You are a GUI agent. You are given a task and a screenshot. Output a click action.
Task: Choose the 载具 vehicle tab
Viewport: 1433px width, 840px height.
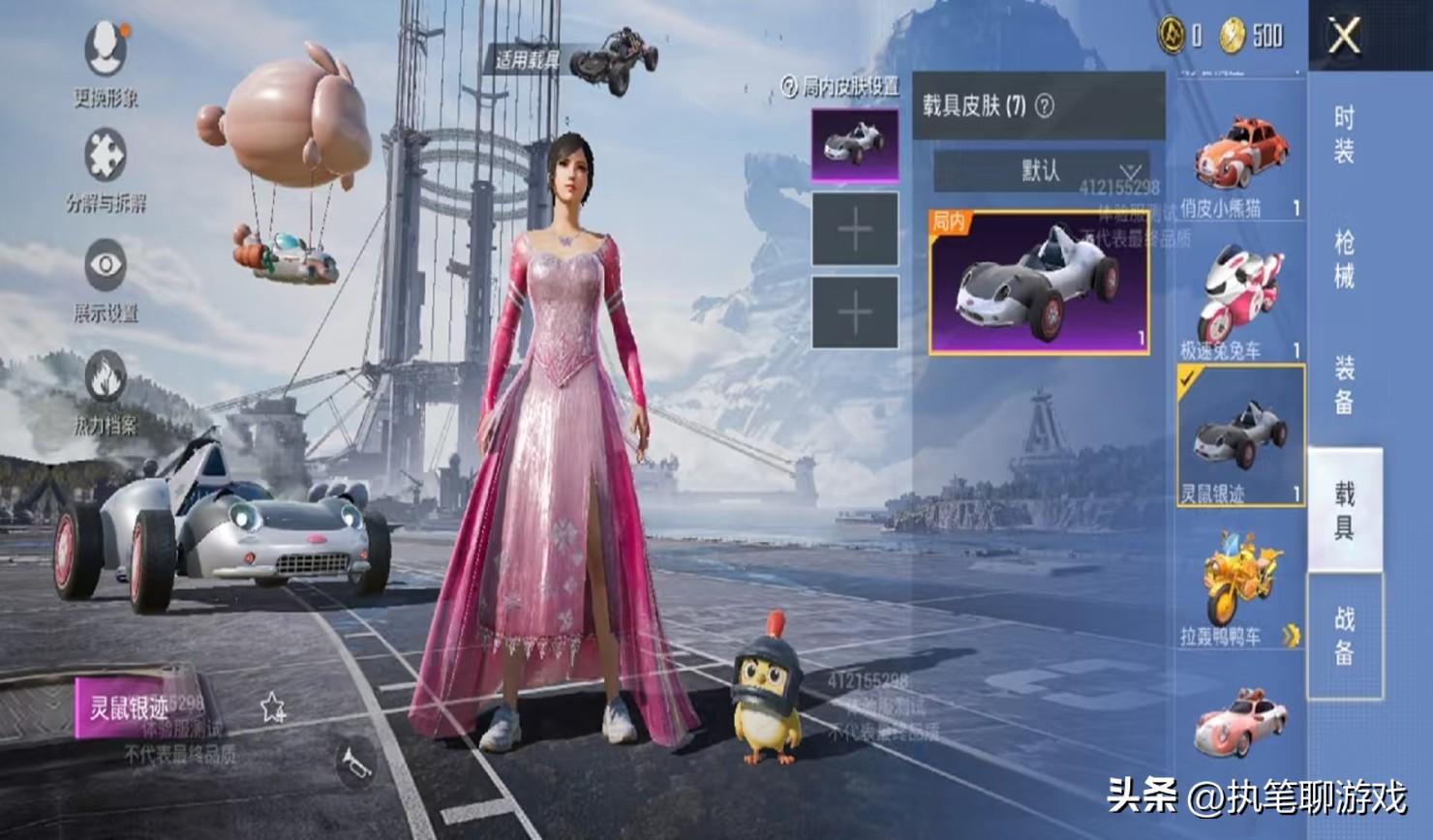pos(1344,510)
